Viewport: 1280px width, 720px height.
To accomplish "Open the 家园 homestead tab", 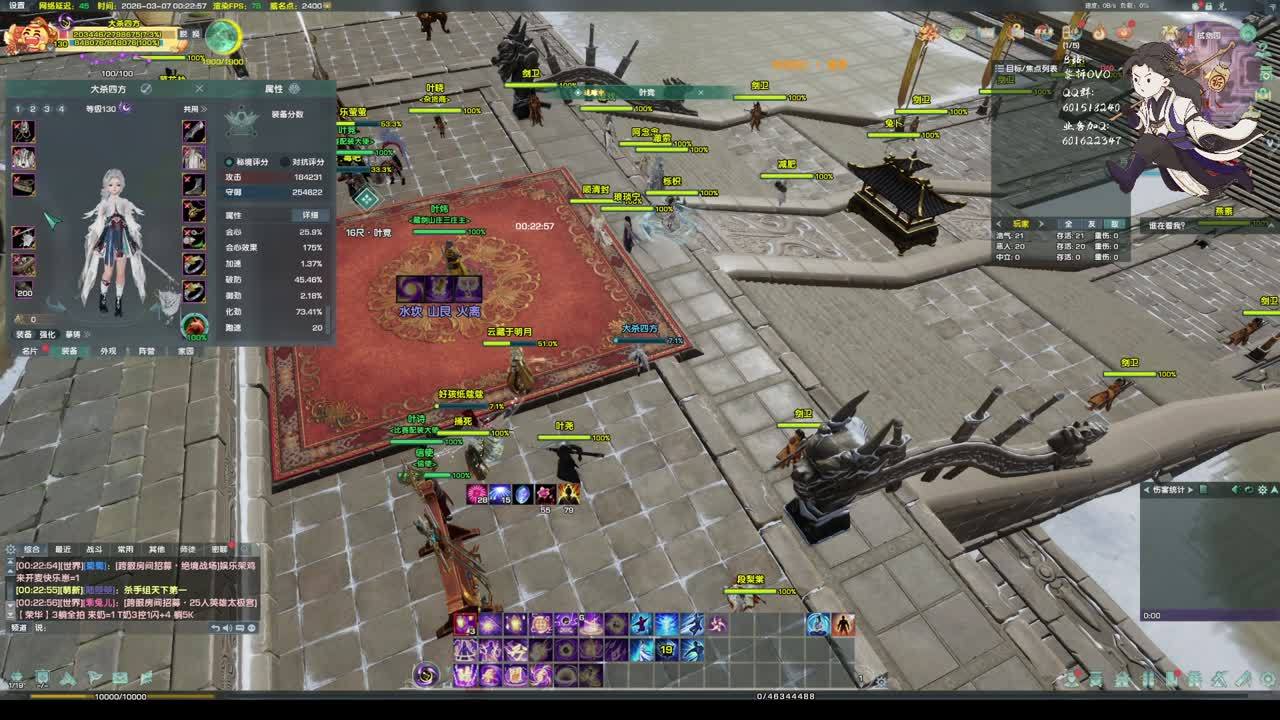I will pyautogui.click(x=186, y=351).
